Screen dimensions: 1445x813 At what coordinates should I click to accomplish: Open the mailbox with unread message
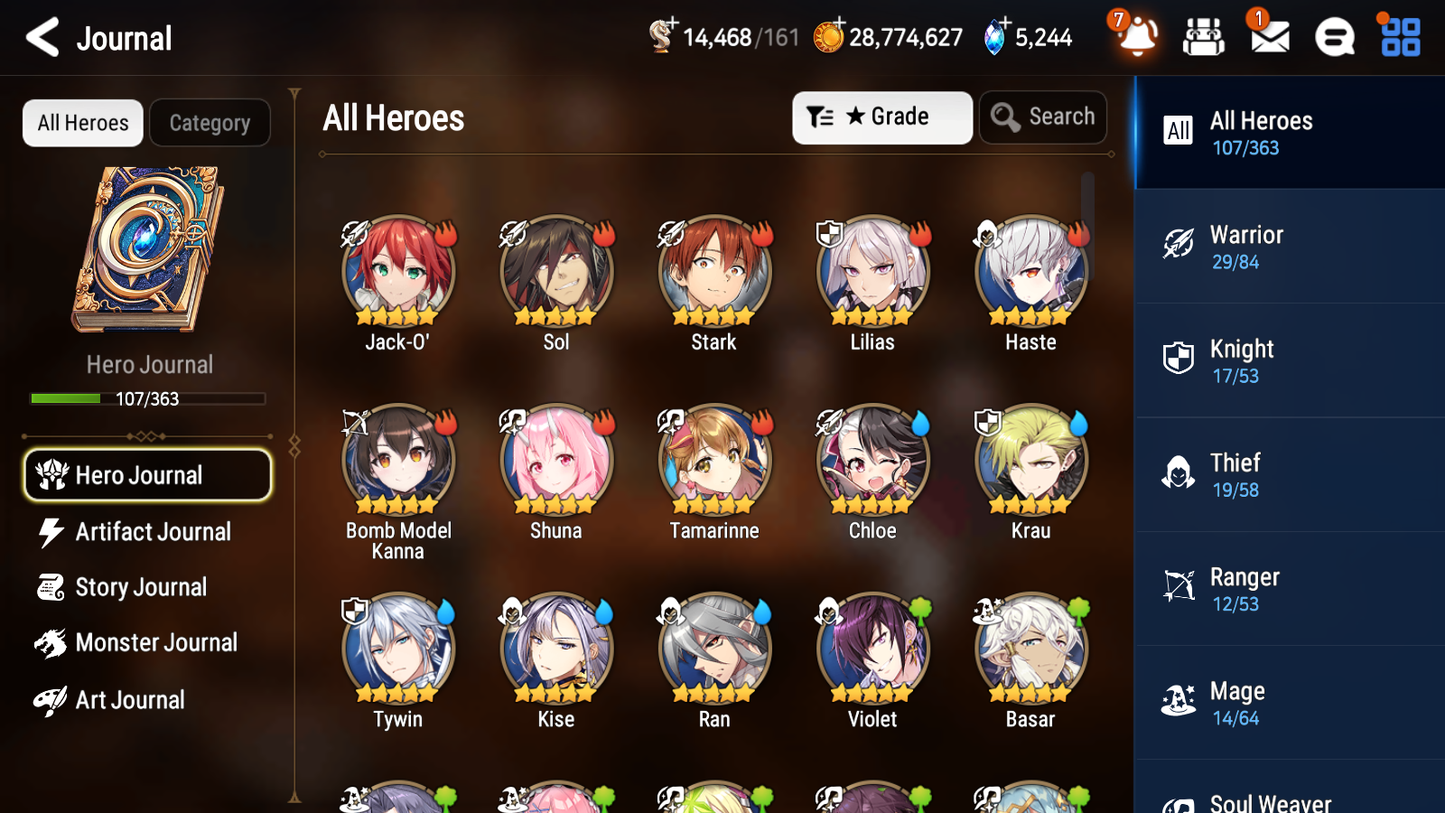(1269, 36)
